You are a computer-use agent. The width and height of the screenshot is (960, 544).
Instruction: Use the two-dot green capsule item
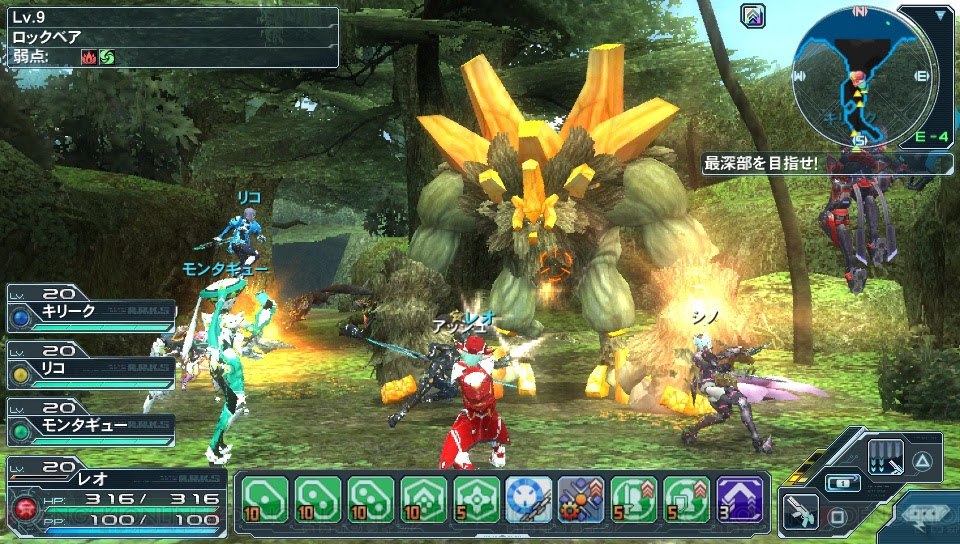coord(318,498)
